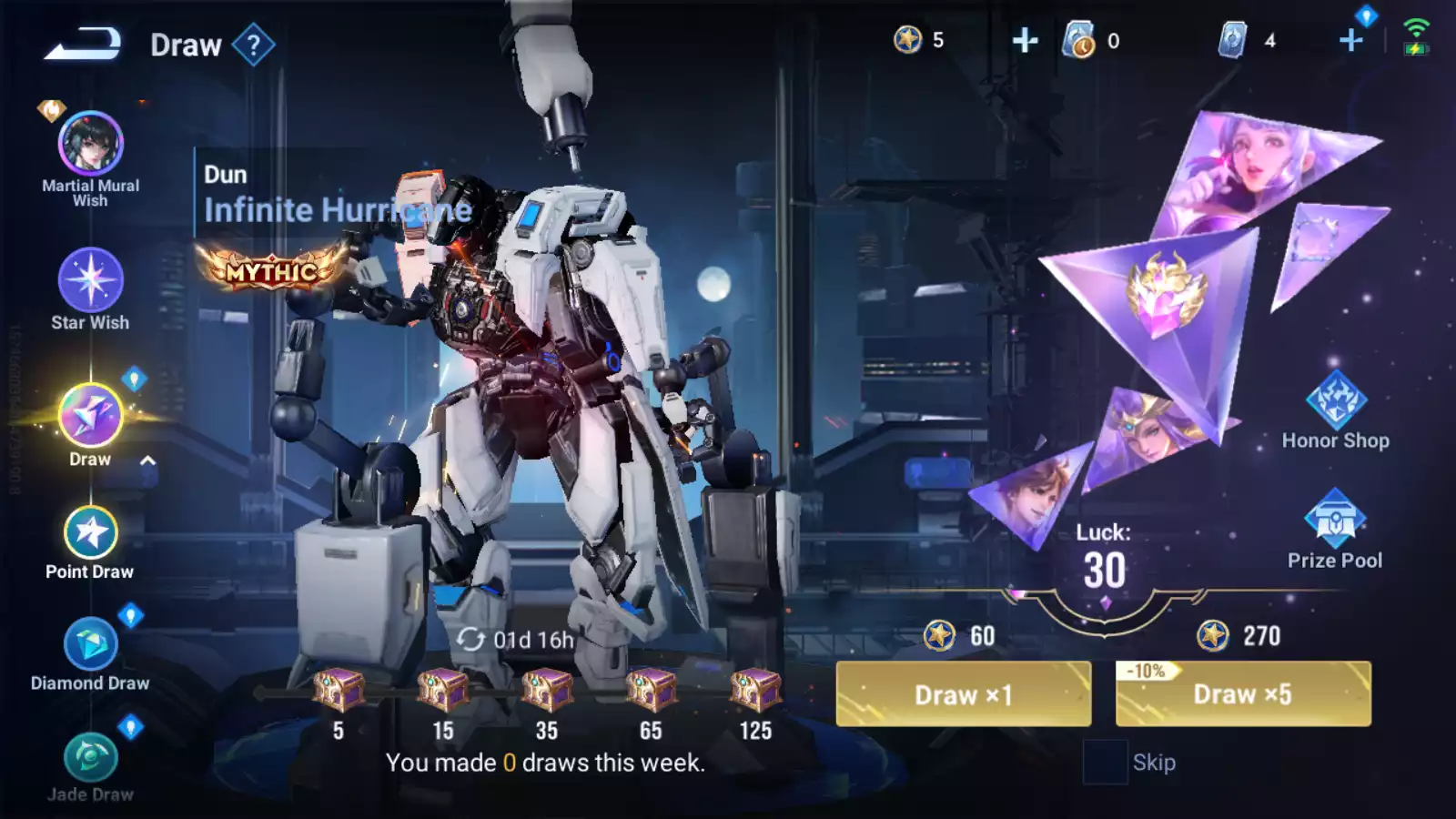The image size is (1456, 819).
Task: Collapse the Draw submenu arrow
Action: [x=147, y=460]
